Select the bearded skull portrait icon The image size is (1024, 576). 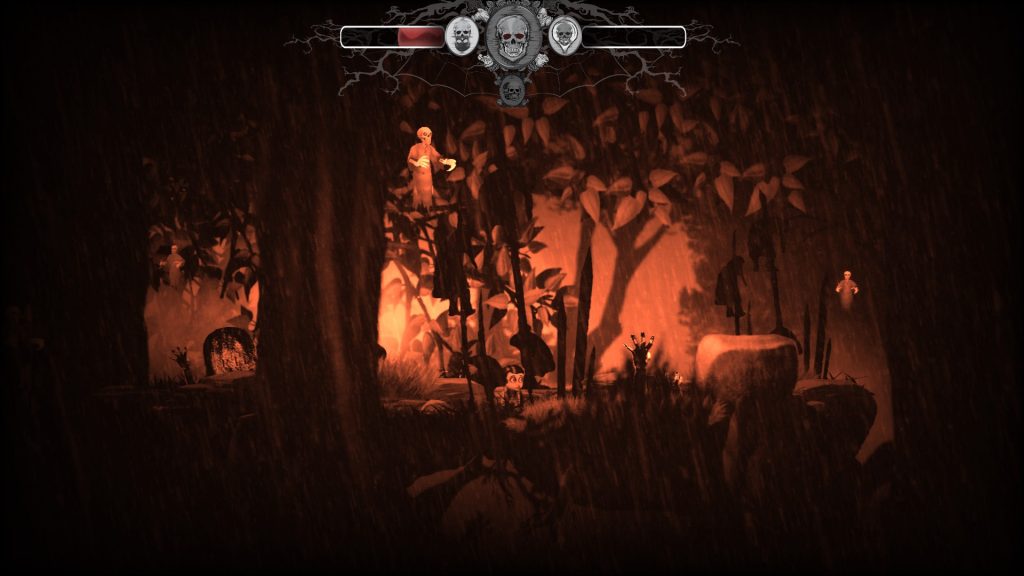coord(461,37)
